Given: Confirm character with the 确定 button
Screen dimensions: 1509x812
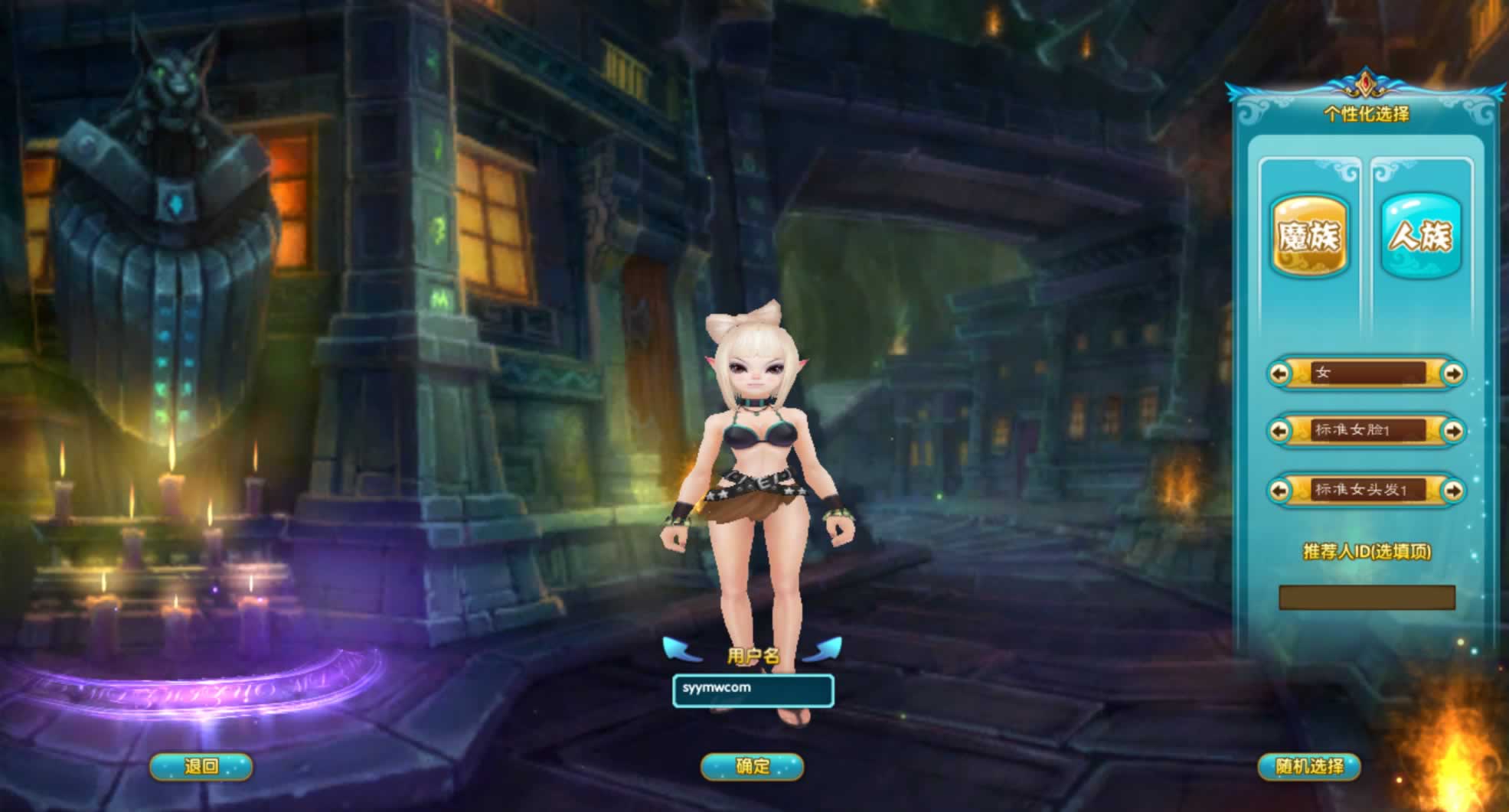Looking at the screenshot, I should pos(752,766).
